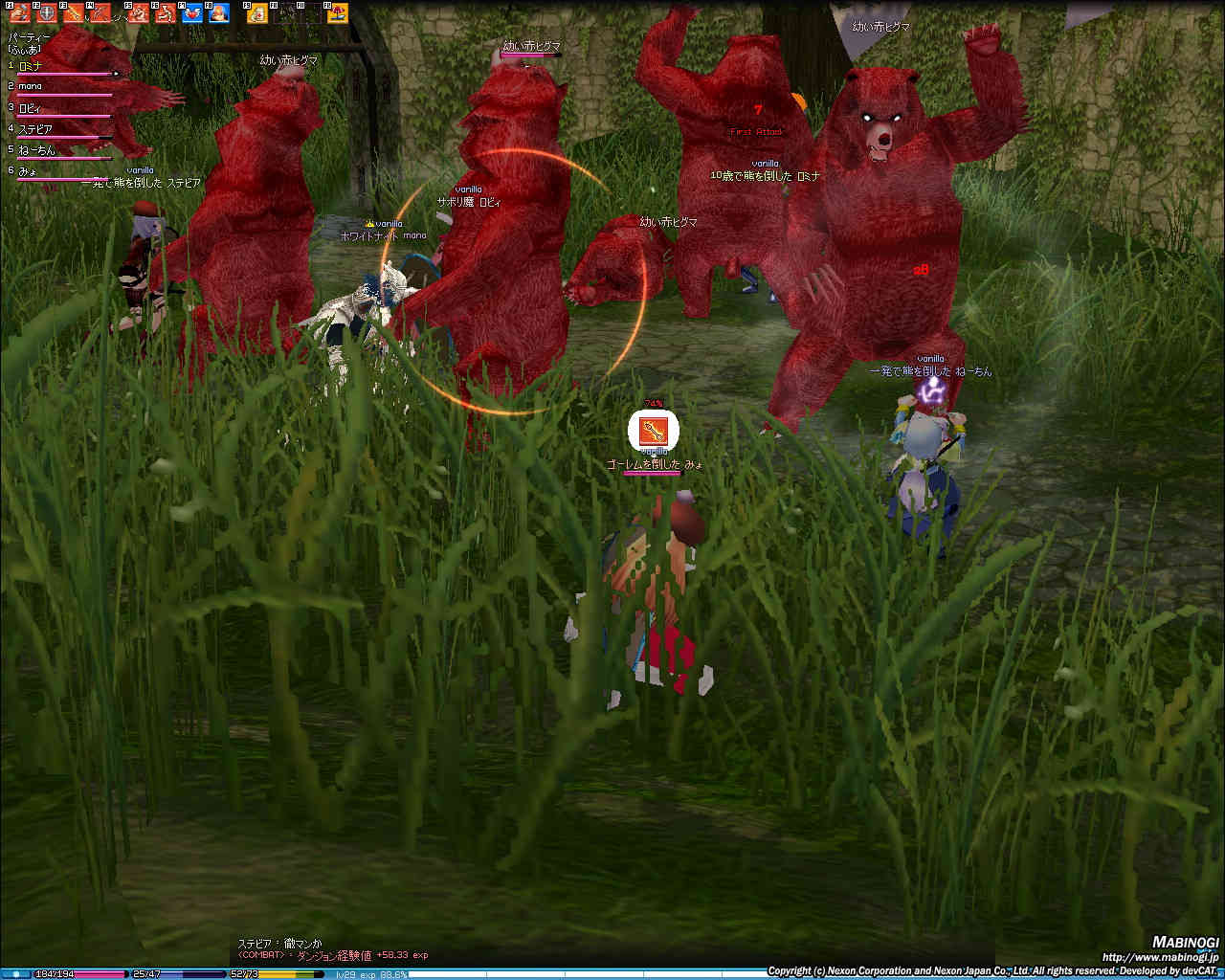
Task: Trigger the F4 skill slot icon
Action: [101, 13]
